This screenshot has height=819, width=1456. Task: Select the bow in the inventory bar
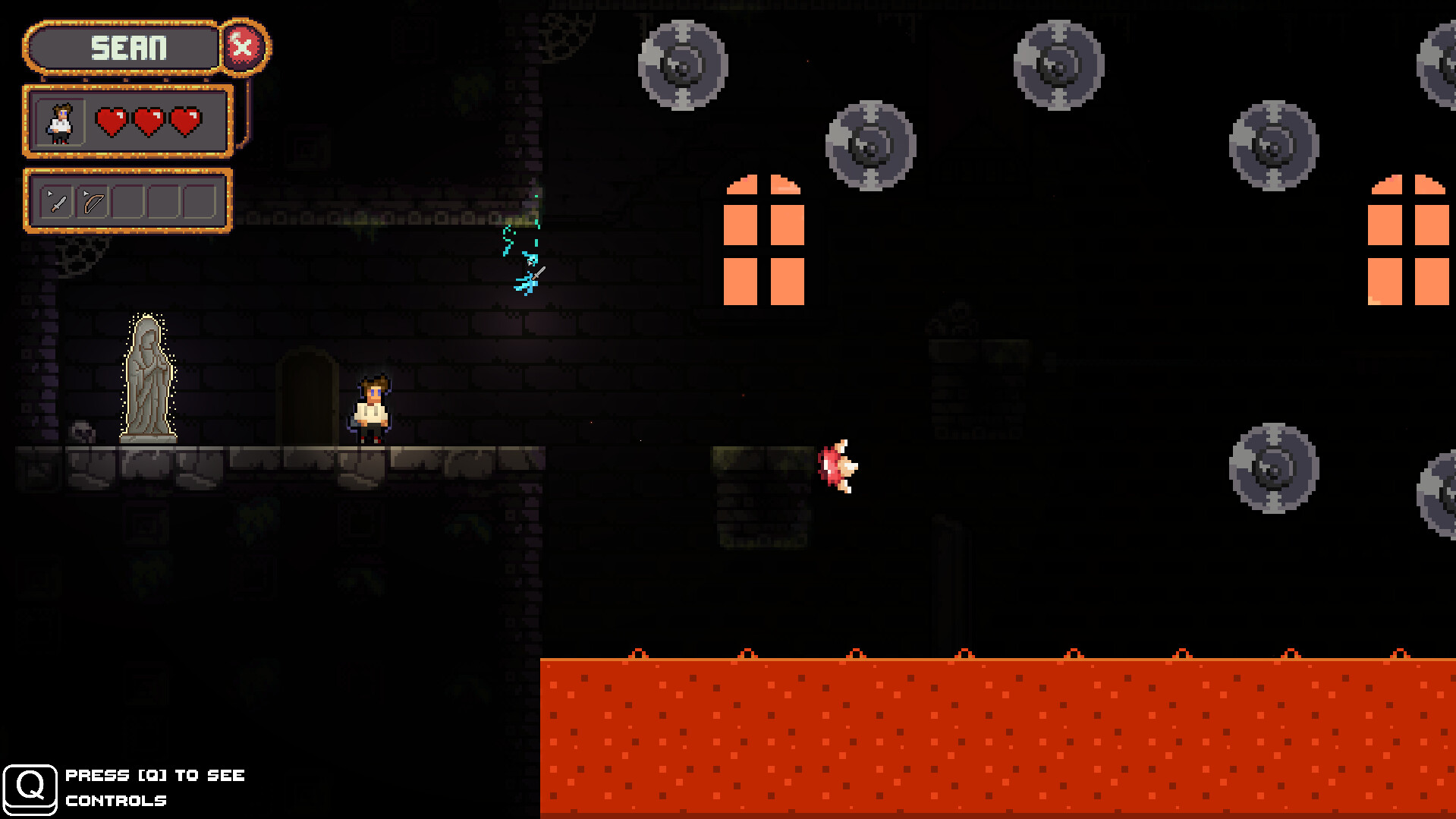point(92,200)
